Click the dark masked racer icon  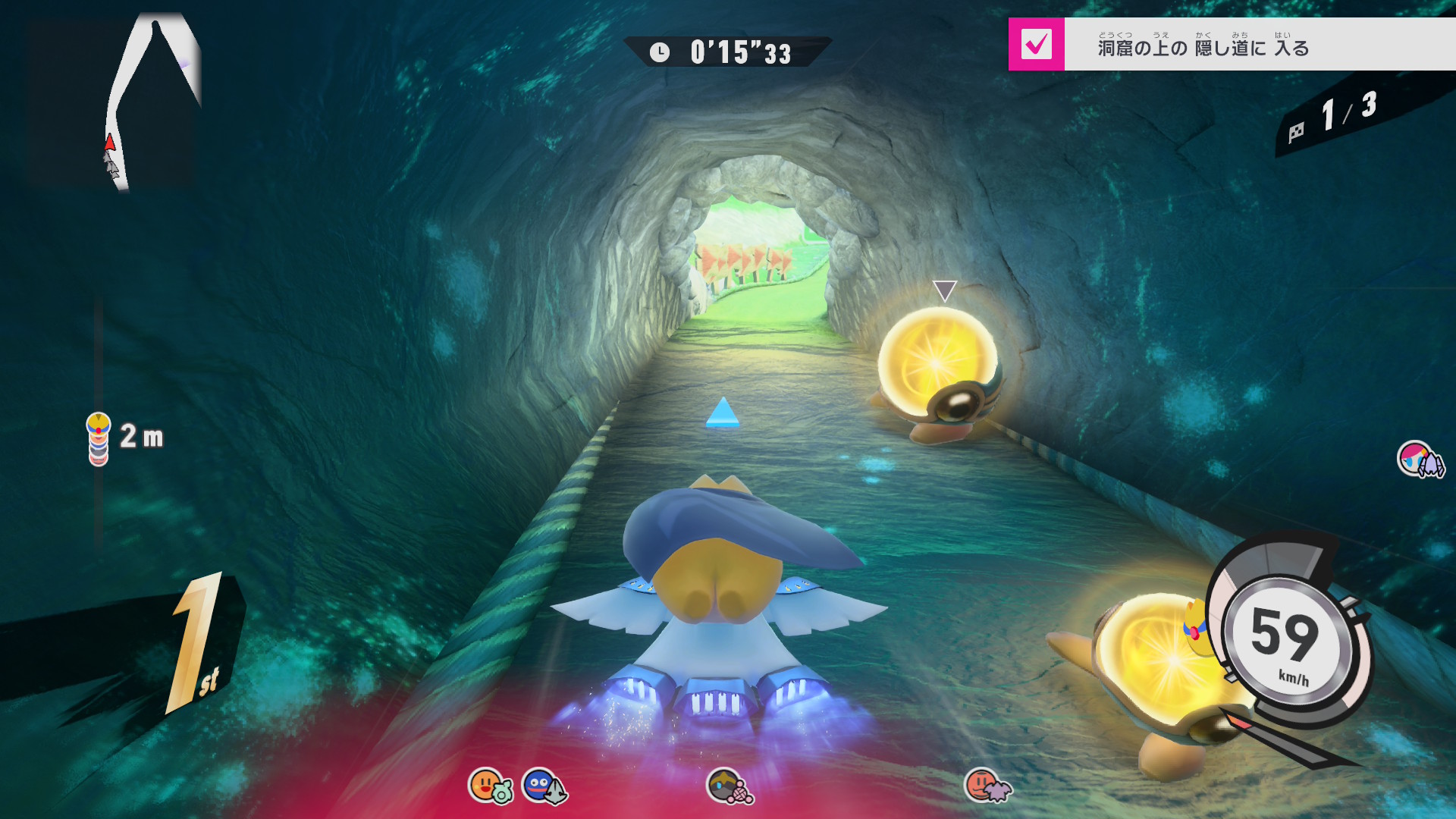point(729,786)
